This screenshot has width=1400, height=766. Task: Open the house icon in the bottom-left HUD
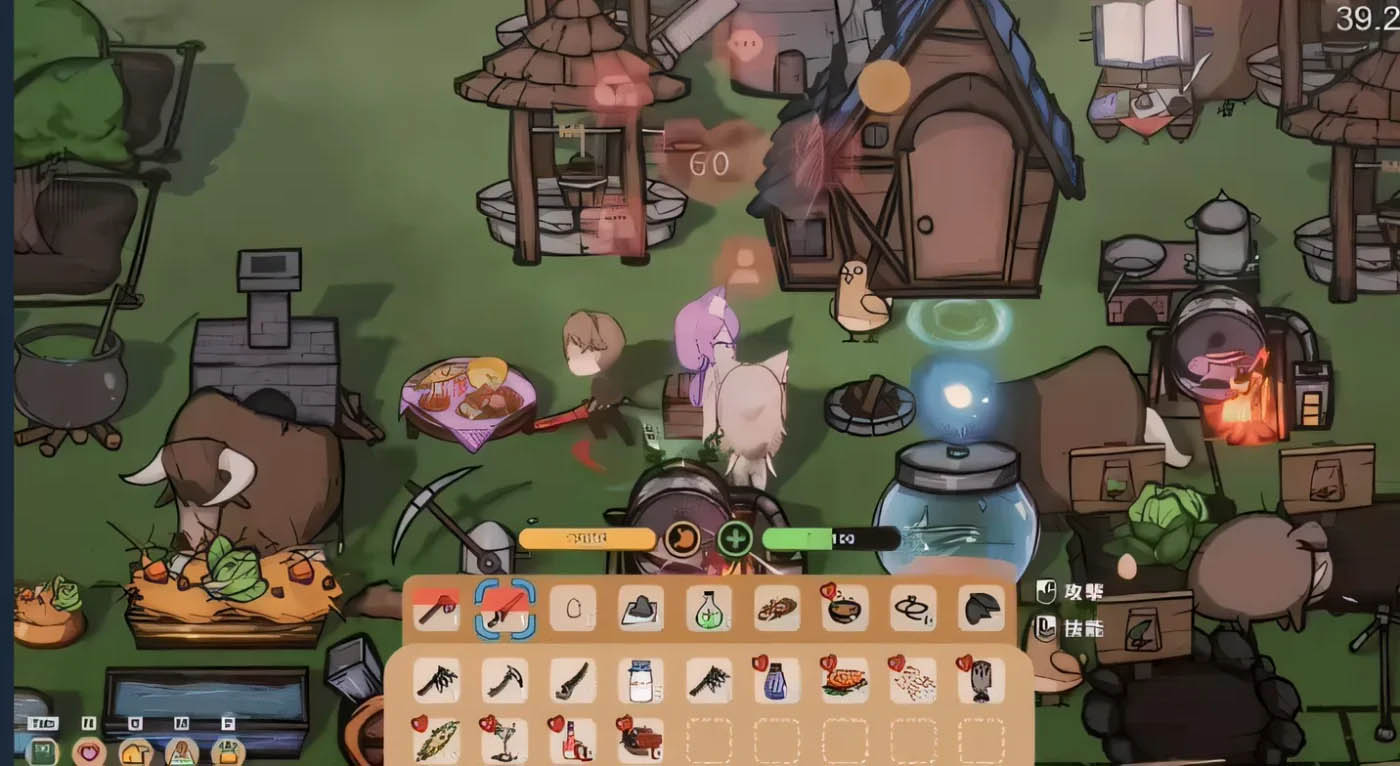point(133,750)
